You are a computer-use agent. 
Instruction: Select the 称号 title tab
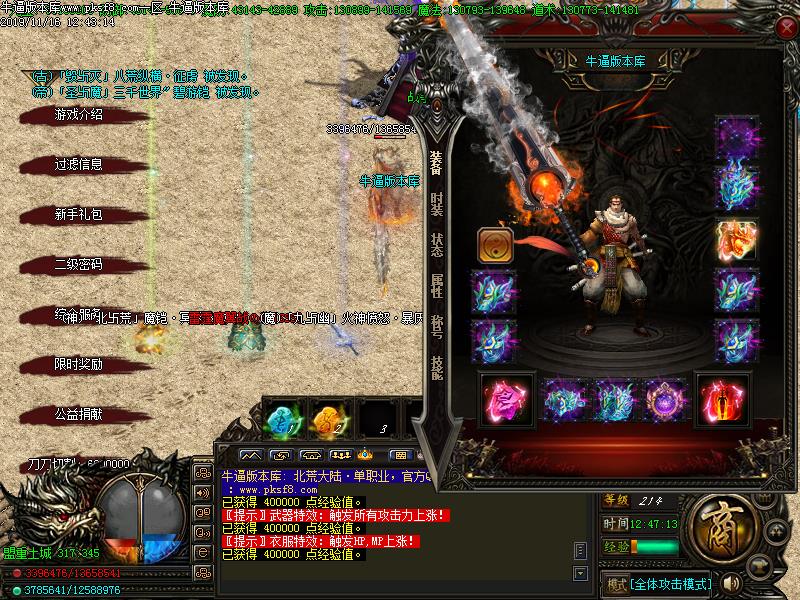(x=436, y=327)
